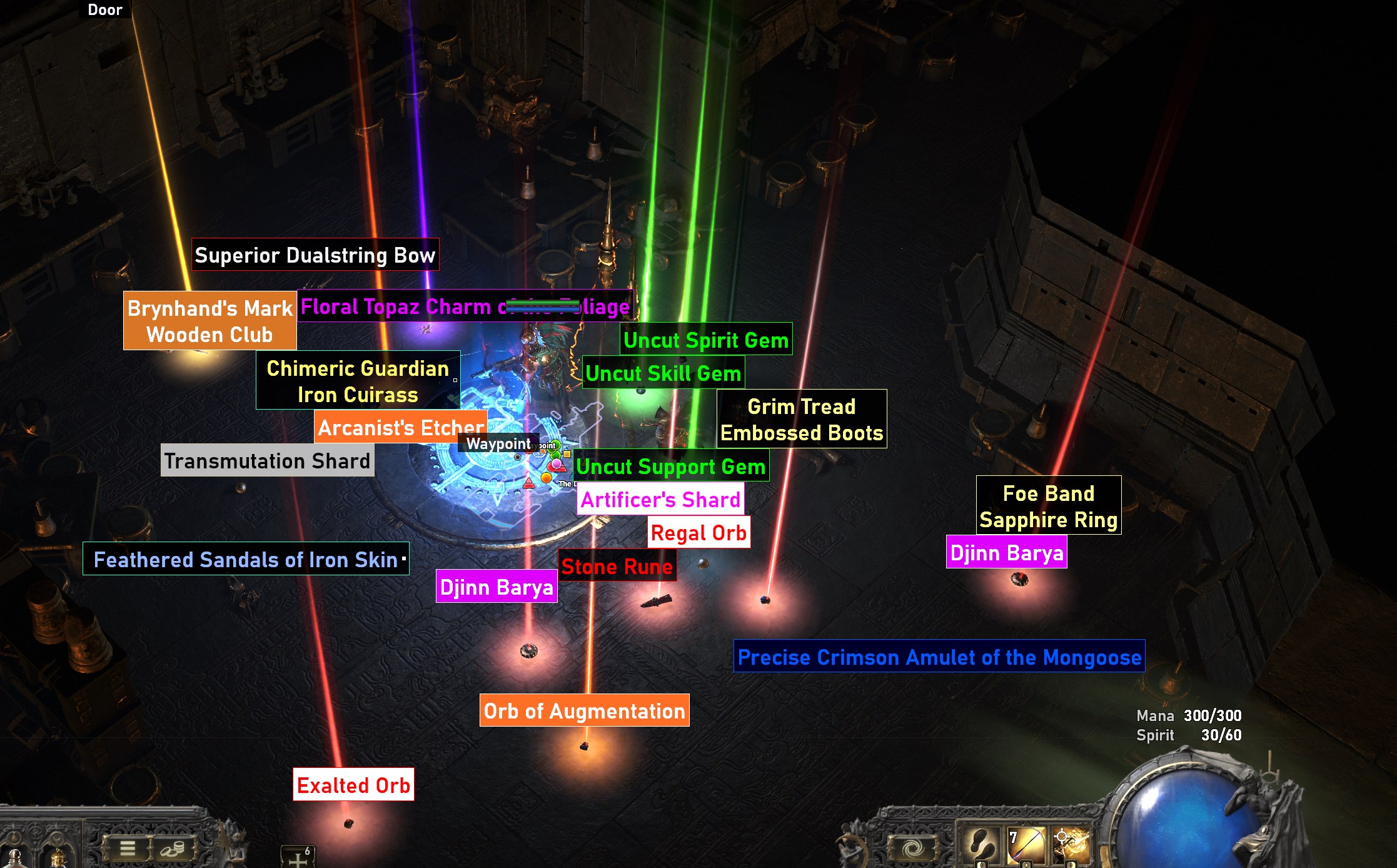Click the weapon swap spiral icon
Viewport: 1397px width, 868px height.
(913, 849)
